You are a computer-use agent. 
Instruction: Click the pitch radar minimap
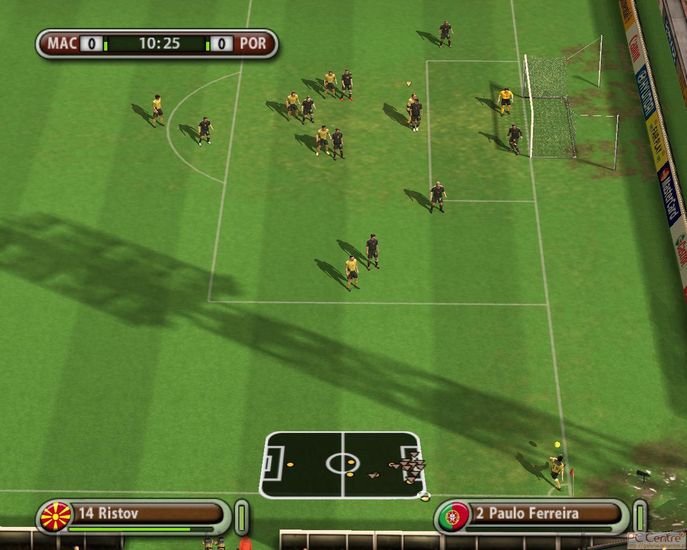(x=342, y=464)
